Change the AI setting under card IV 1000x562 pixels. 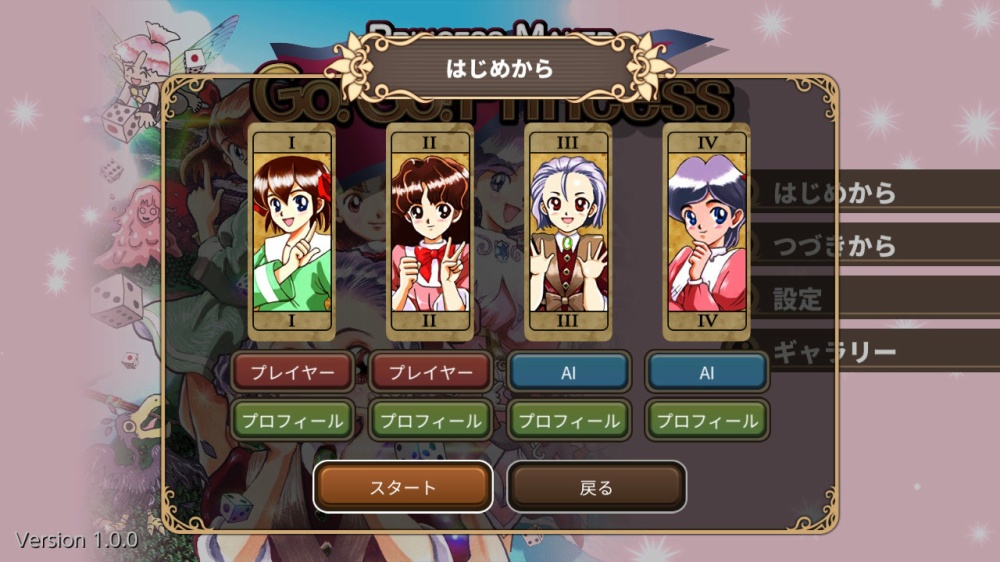pyautogui.click(x=707, y=372)
